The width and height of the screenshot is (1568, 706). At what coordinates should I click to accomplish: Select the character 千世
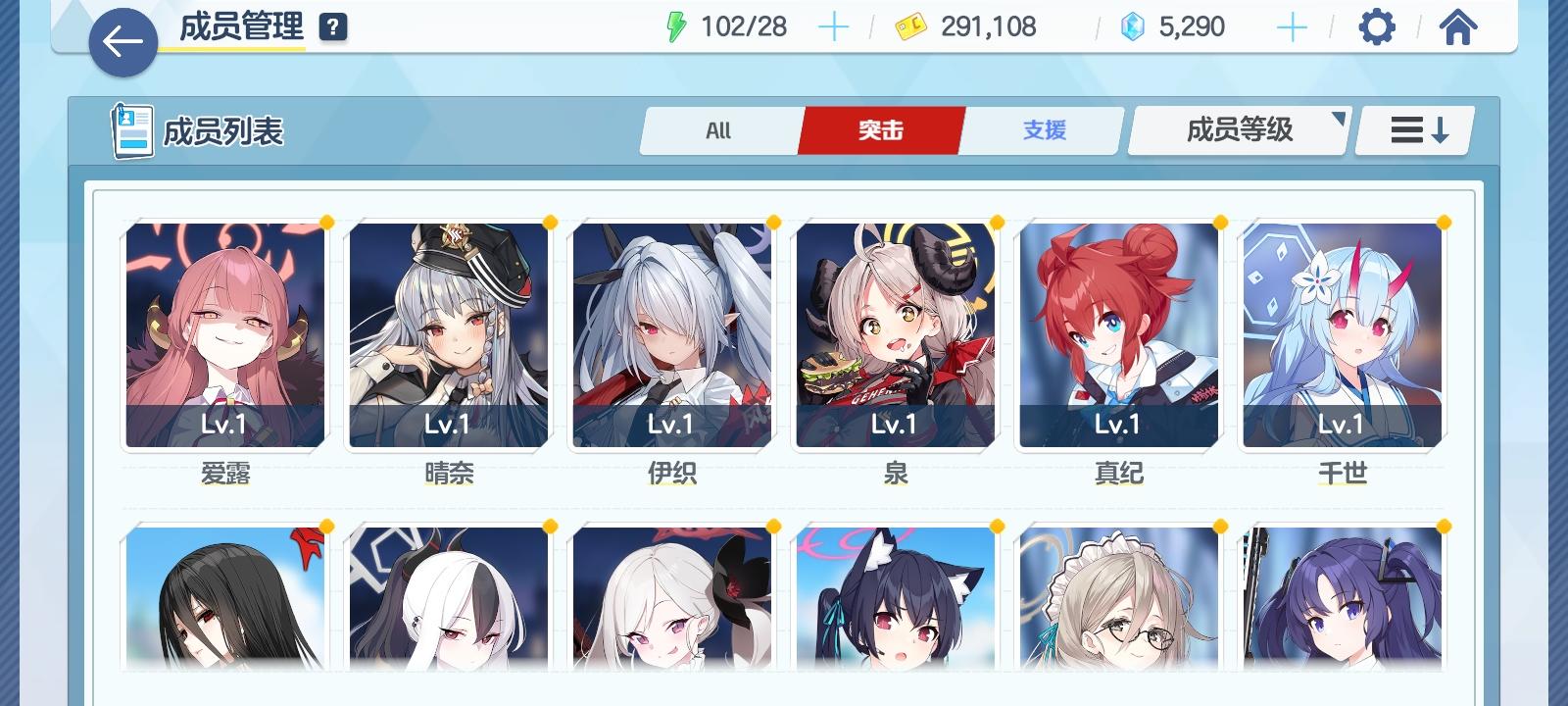click(1343, 333)
